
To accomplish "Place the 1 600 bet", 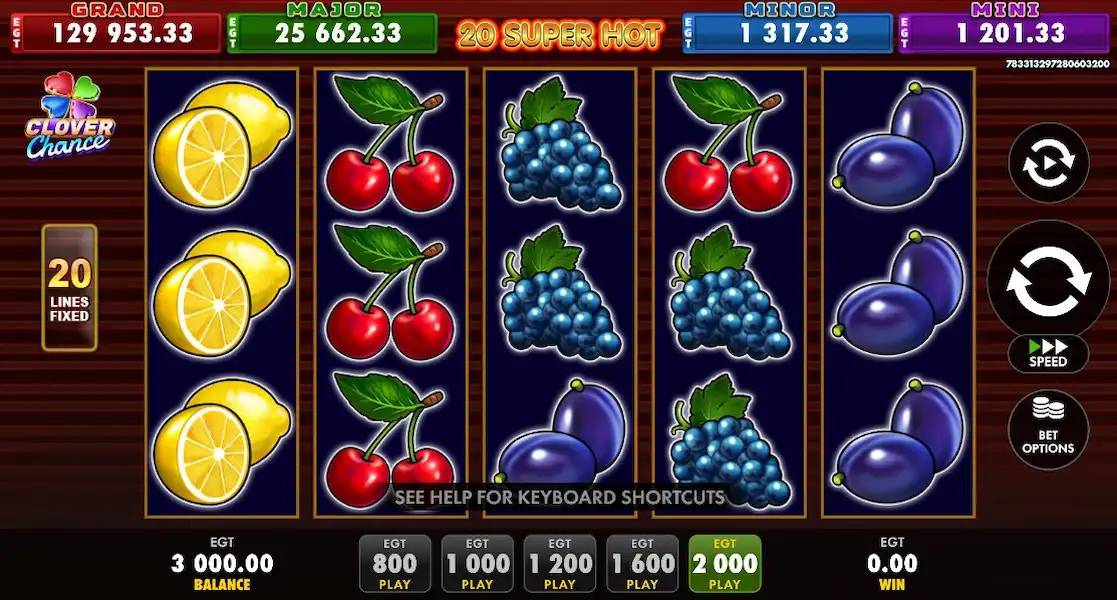I will click(x=642, y=564).
